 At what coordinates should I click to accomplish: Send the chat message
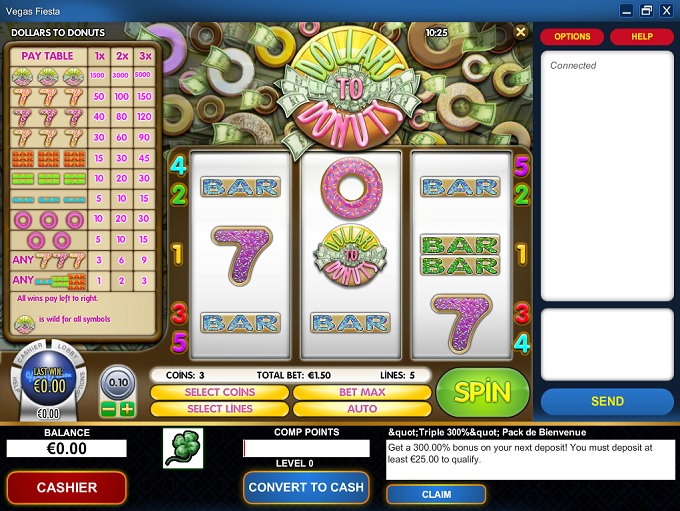point(607,401)
